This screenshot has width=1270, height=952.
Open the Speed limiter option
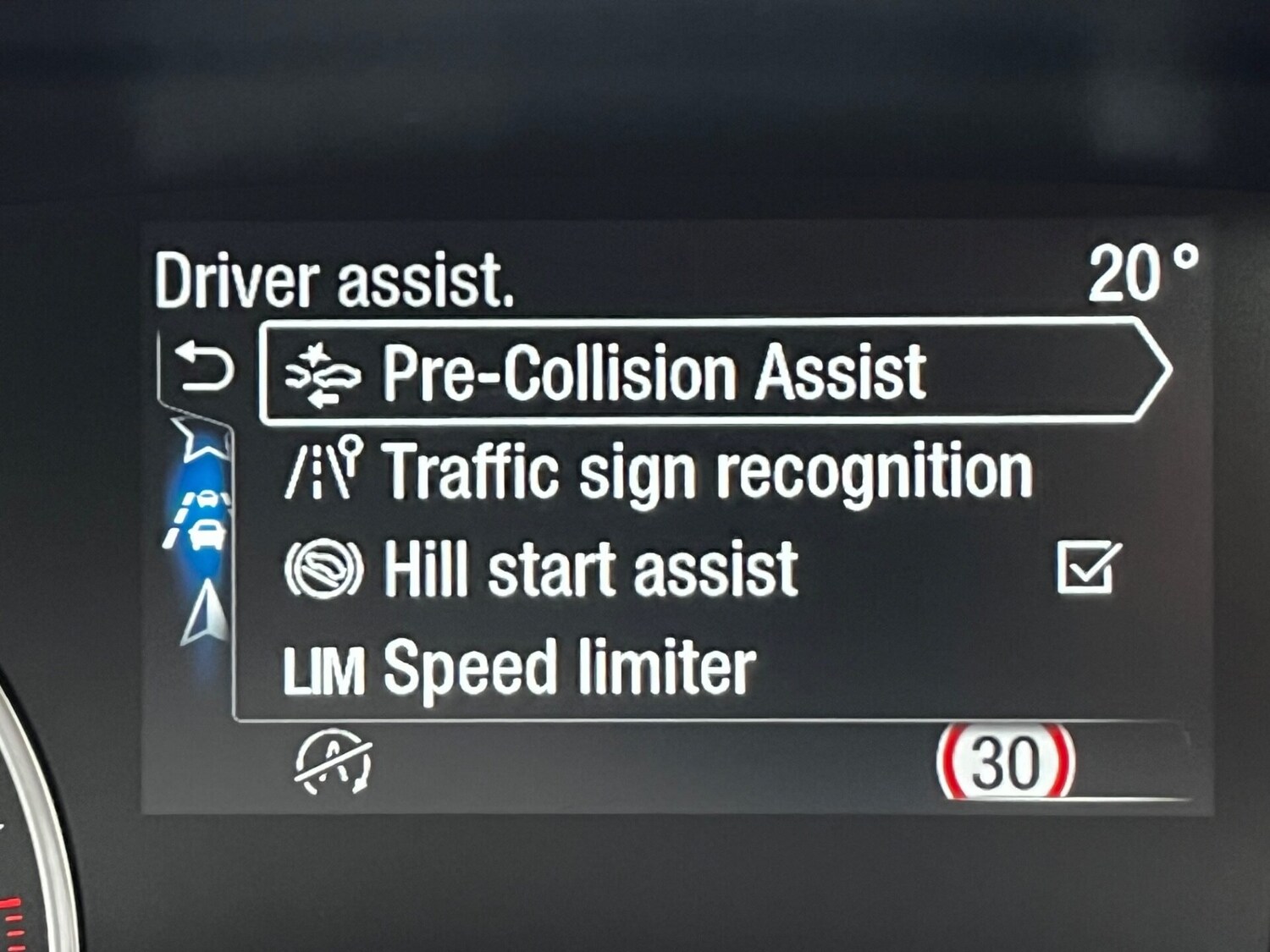point(568,669)
